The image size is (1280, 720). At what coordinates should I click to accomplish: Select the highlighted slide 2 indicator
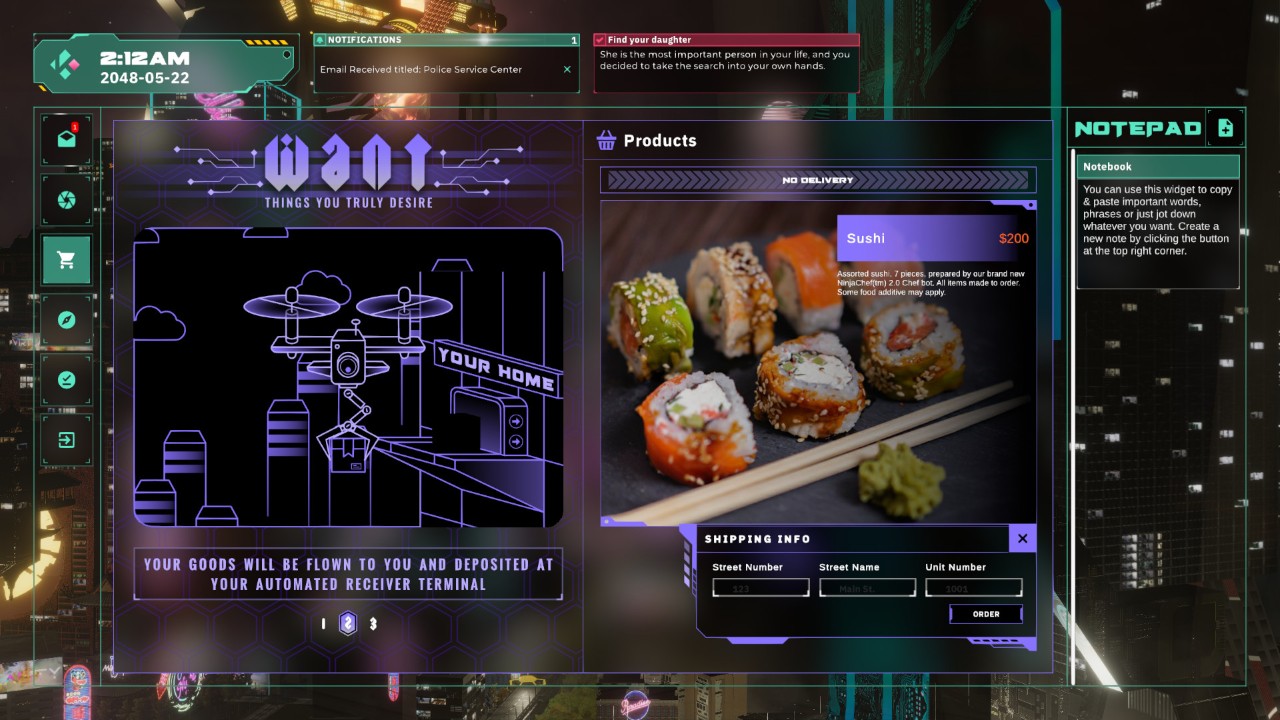348,624
